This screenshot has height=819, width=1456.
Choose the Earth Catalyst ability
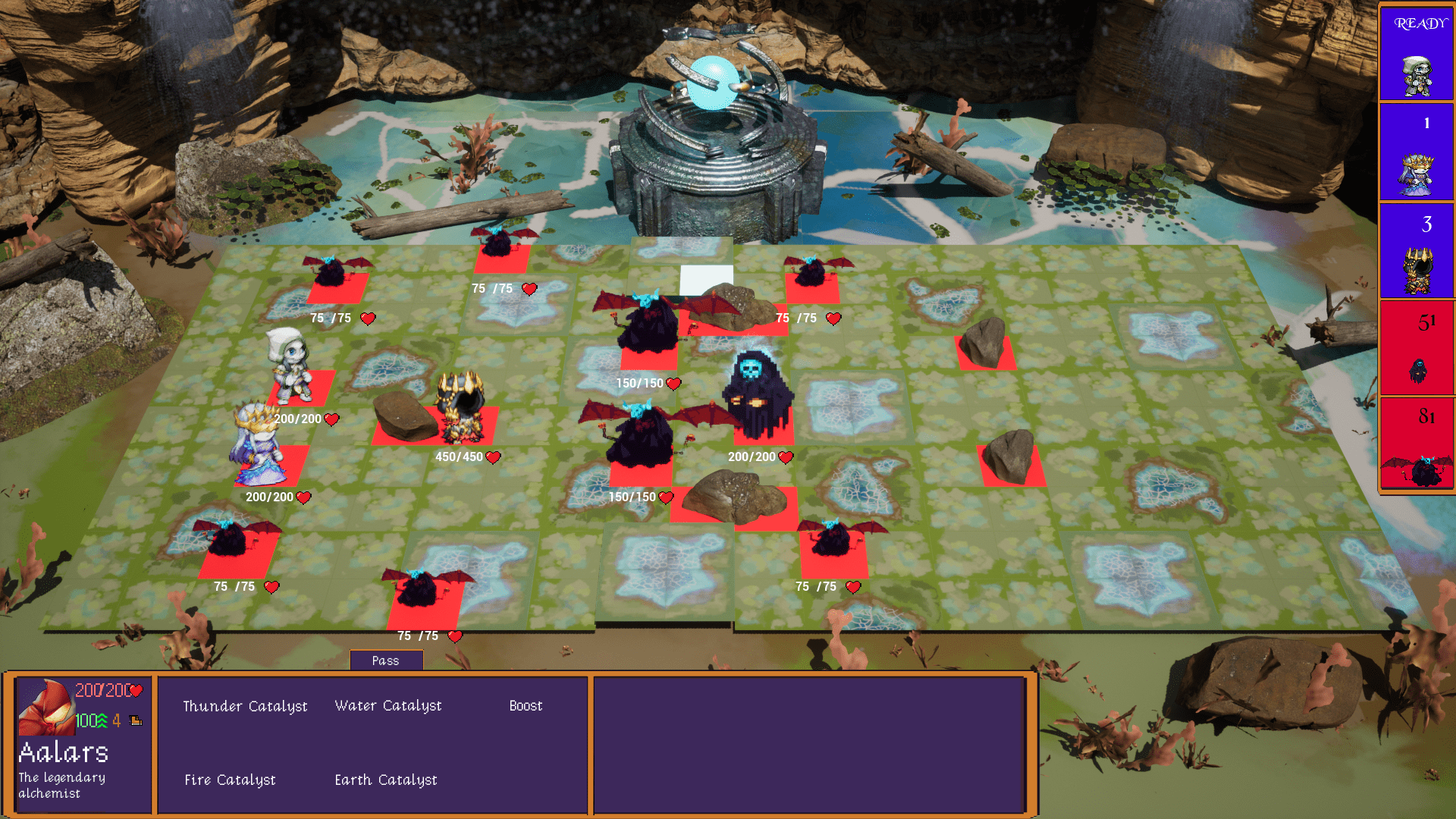click(386, 780)
